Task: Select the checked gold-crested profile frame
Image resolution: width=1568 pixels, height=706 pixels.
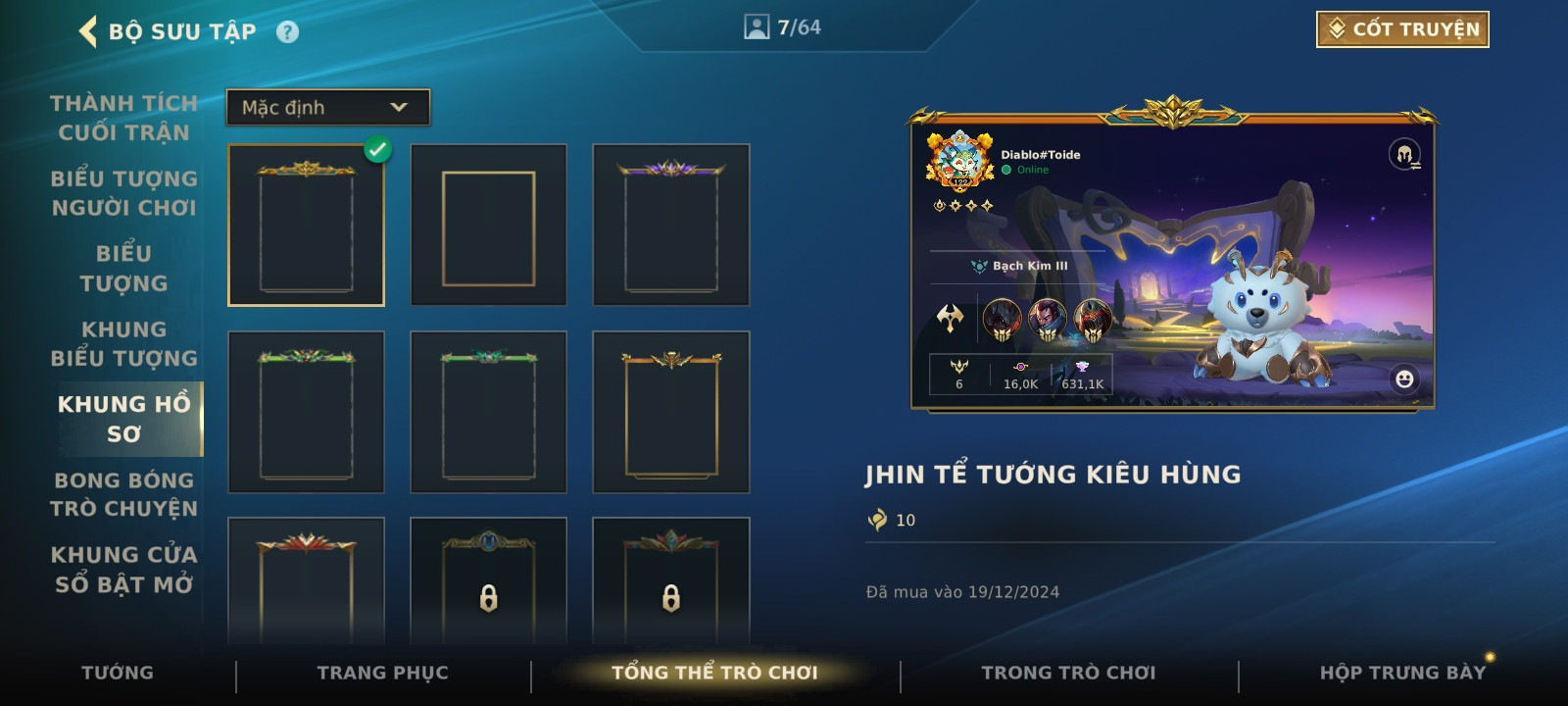Action: click(306, 226)
